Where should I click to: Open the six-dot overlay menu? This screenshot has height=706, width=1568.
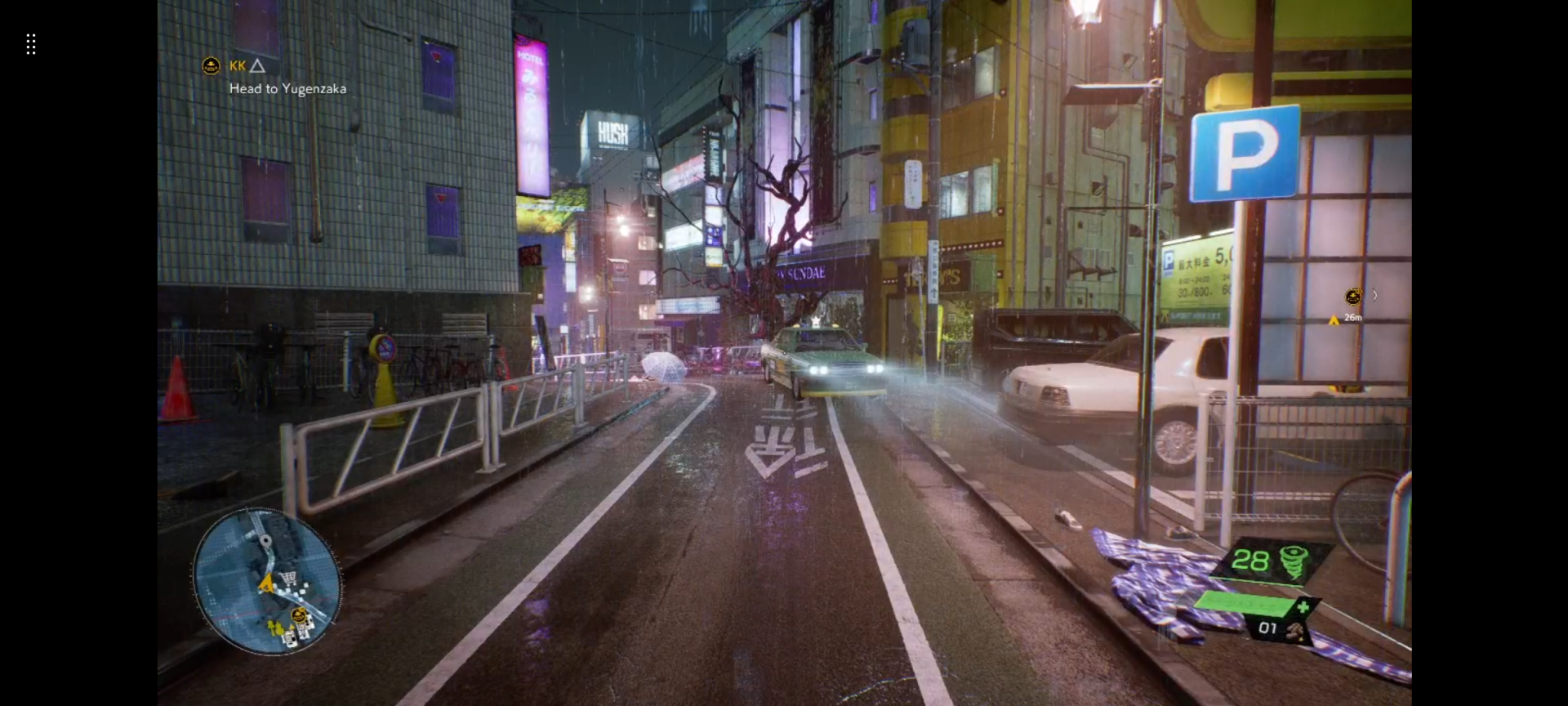31,44
